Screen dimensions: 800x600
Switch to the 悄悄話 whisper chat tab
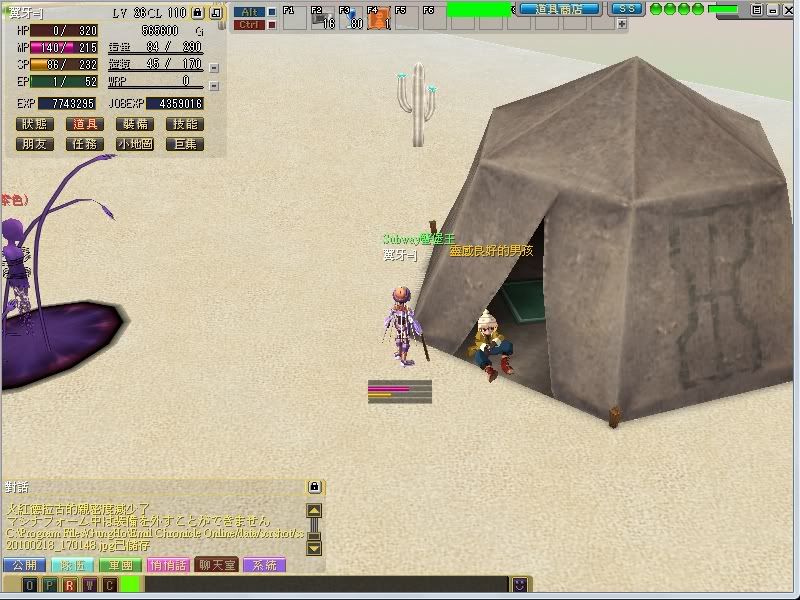168,566
